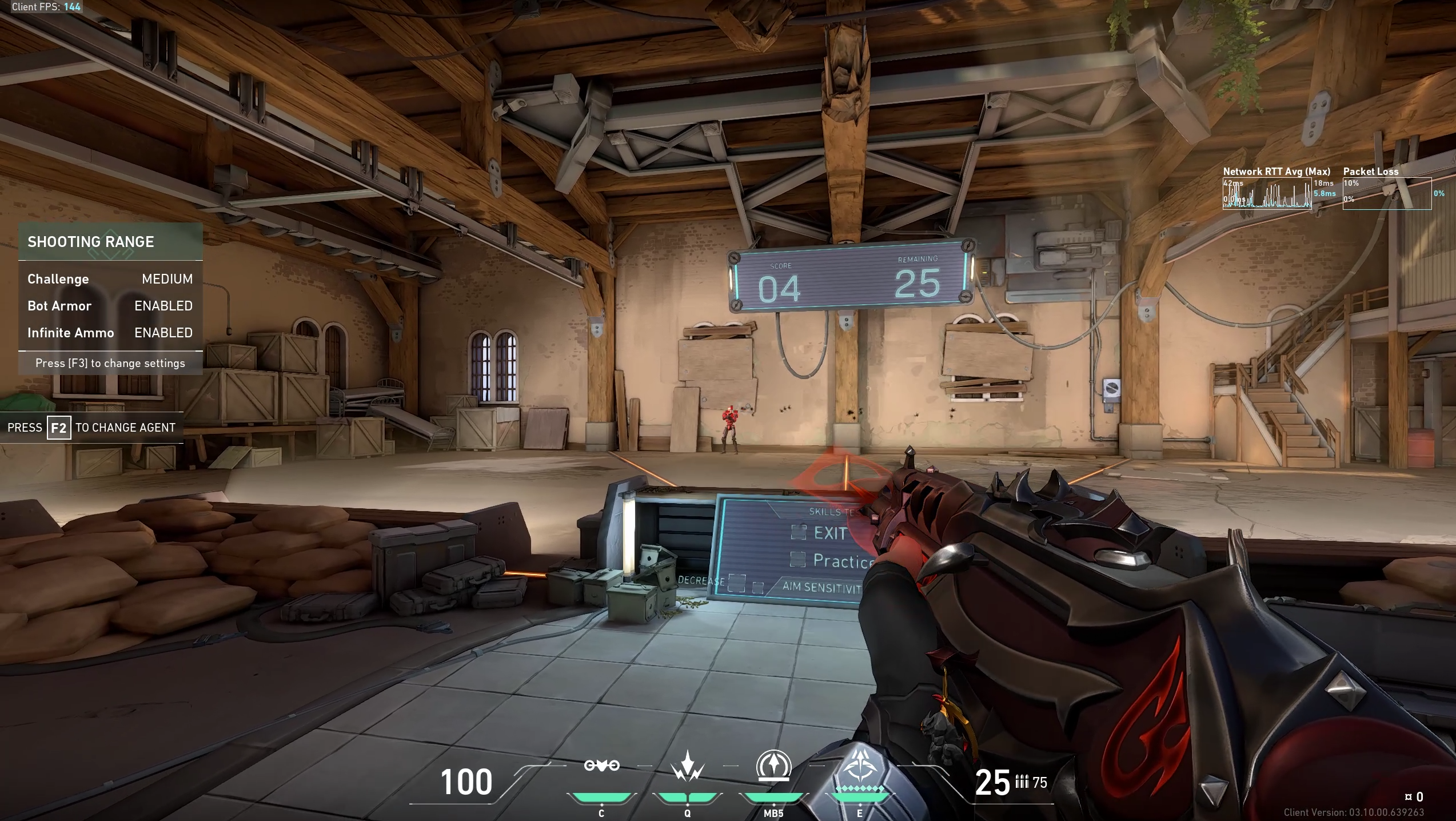Tick the EXIT box on the panel
This screenshot has width=1456, height=821.
coord(798,532)
